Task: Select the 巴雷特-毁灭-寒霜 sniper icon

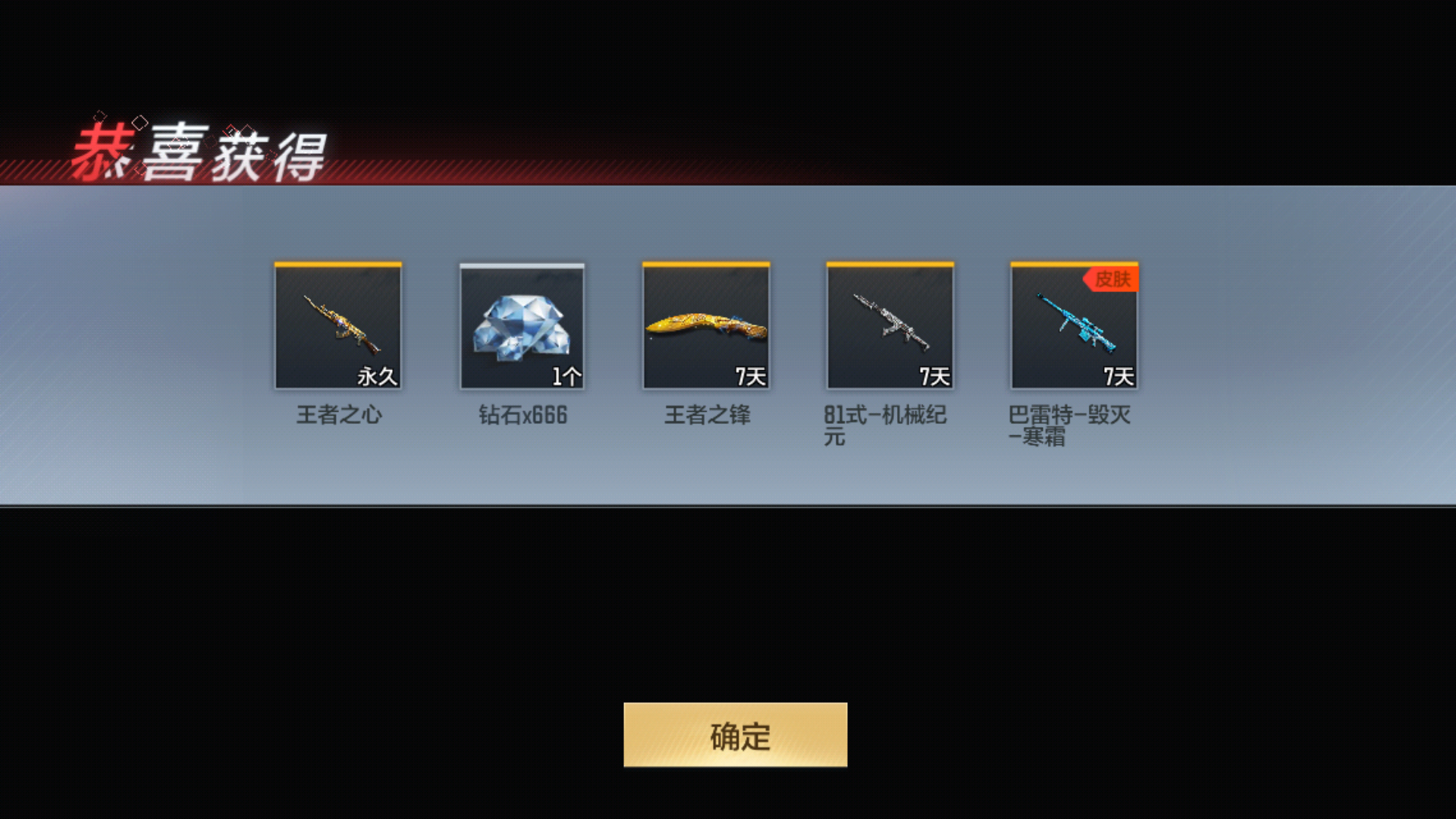Action: click(1073, 326)
